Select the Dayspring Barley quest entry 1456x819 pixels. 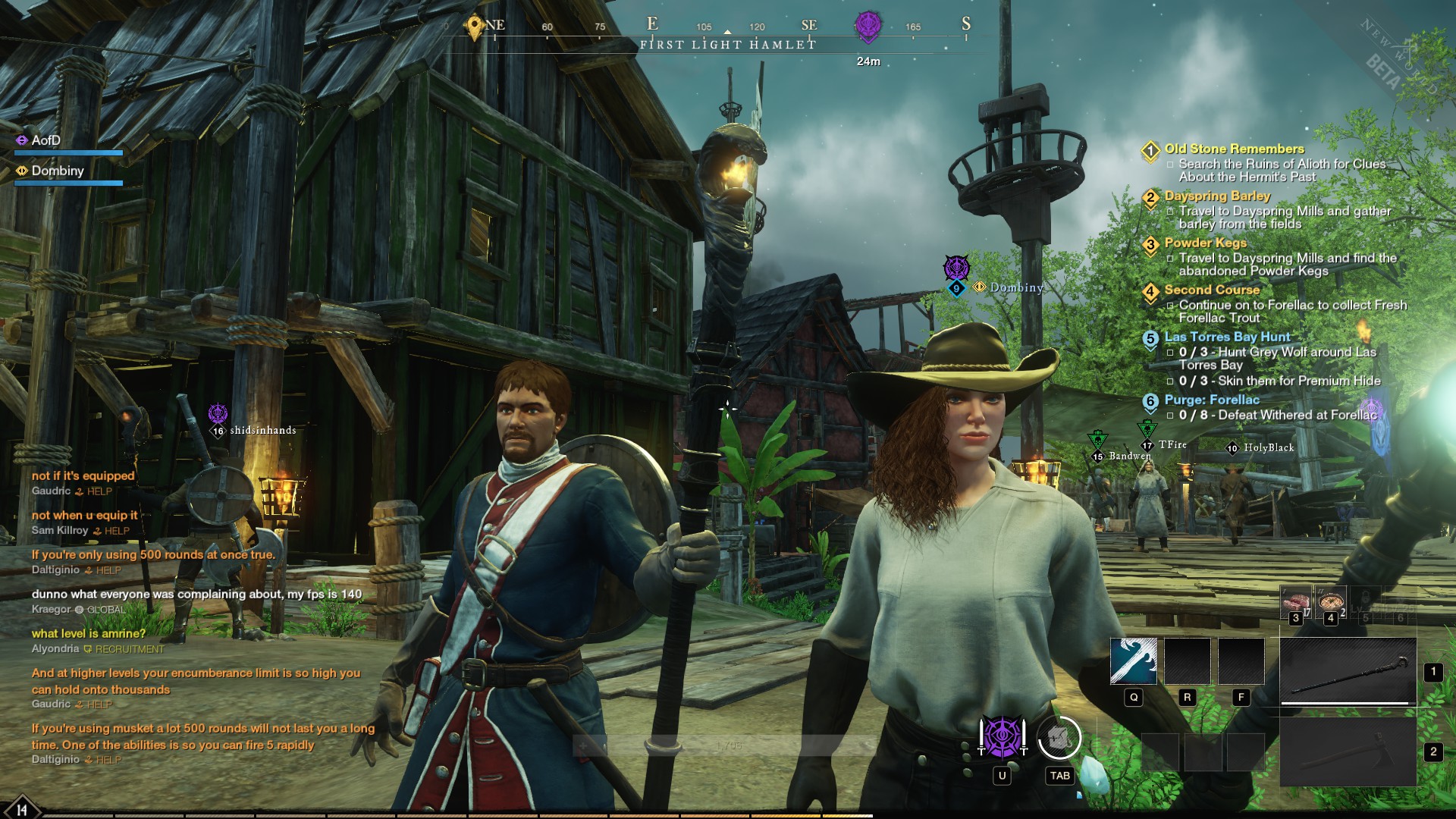[x=1217, y=196]
